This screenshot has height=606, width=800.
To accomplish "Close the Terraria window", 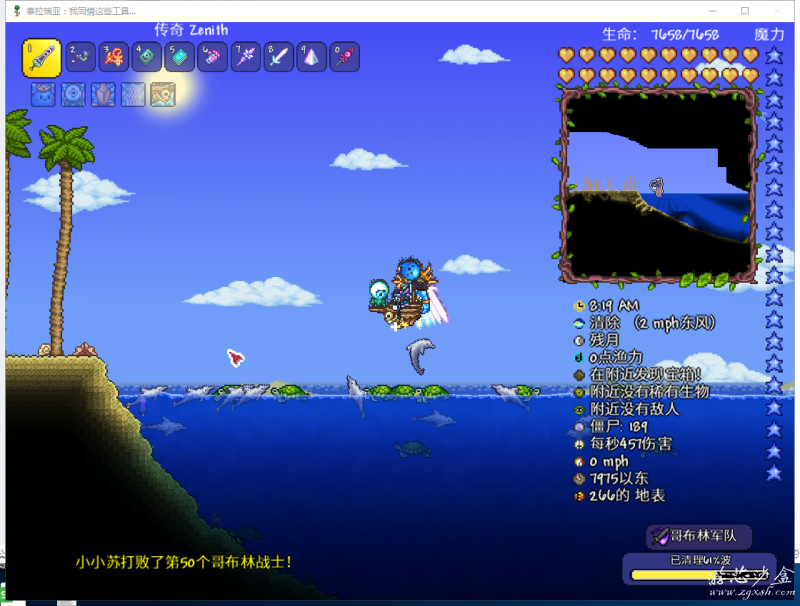I will 781,10.
